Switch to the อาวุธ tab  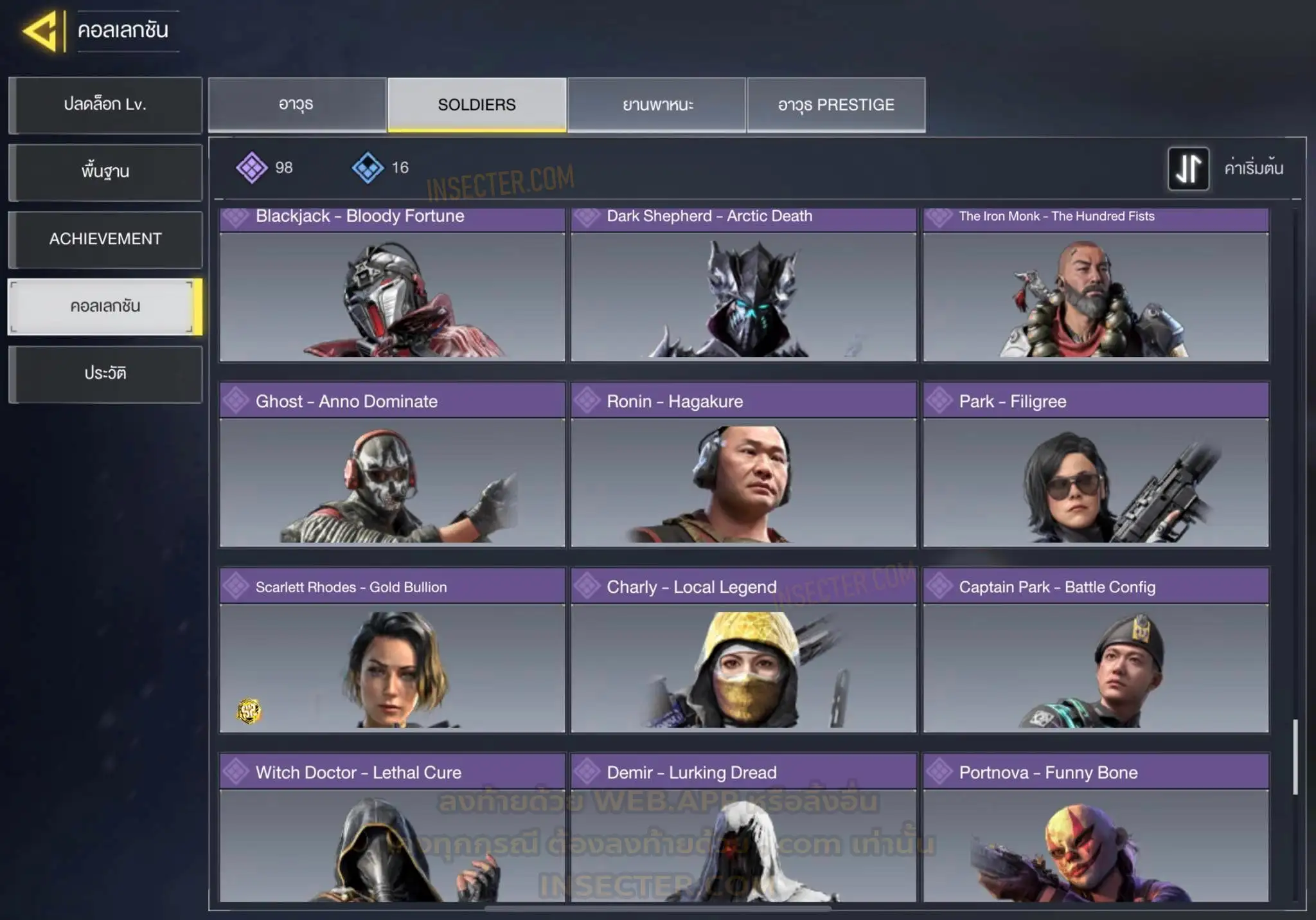[x=297, y=105]
